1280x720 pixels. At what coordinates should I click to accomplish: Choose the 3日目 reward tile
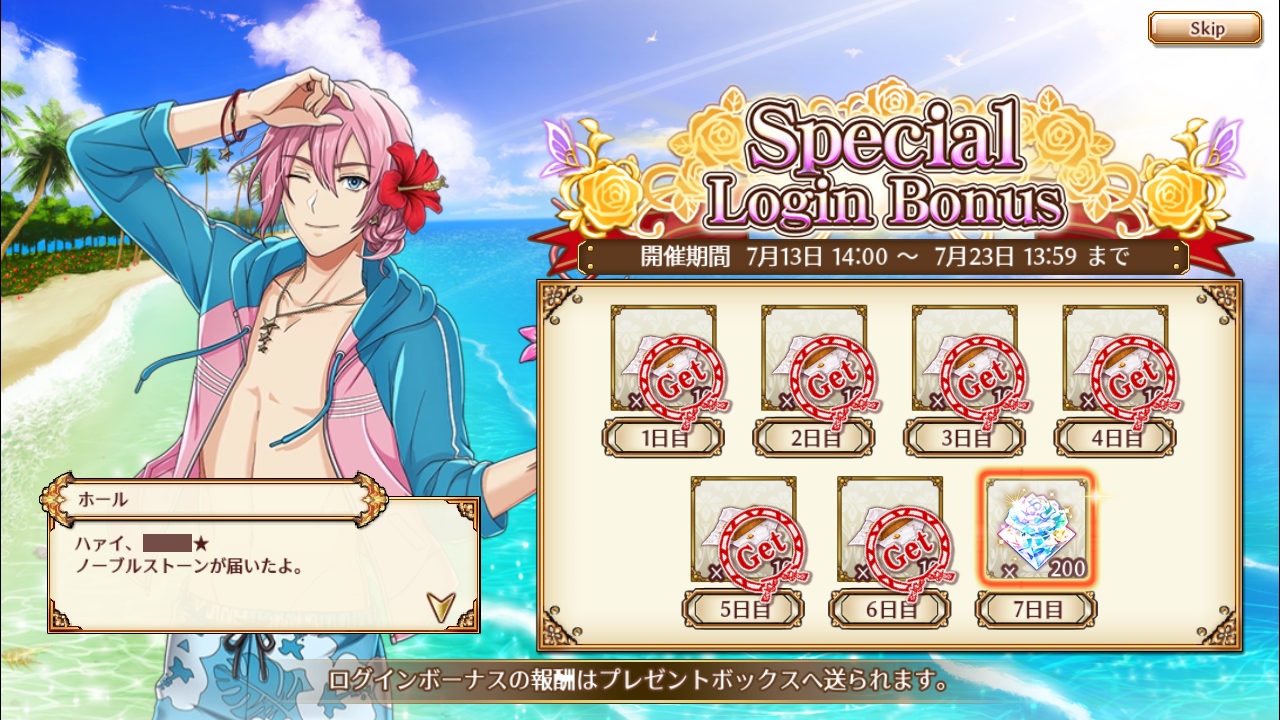tap(965, 360)
